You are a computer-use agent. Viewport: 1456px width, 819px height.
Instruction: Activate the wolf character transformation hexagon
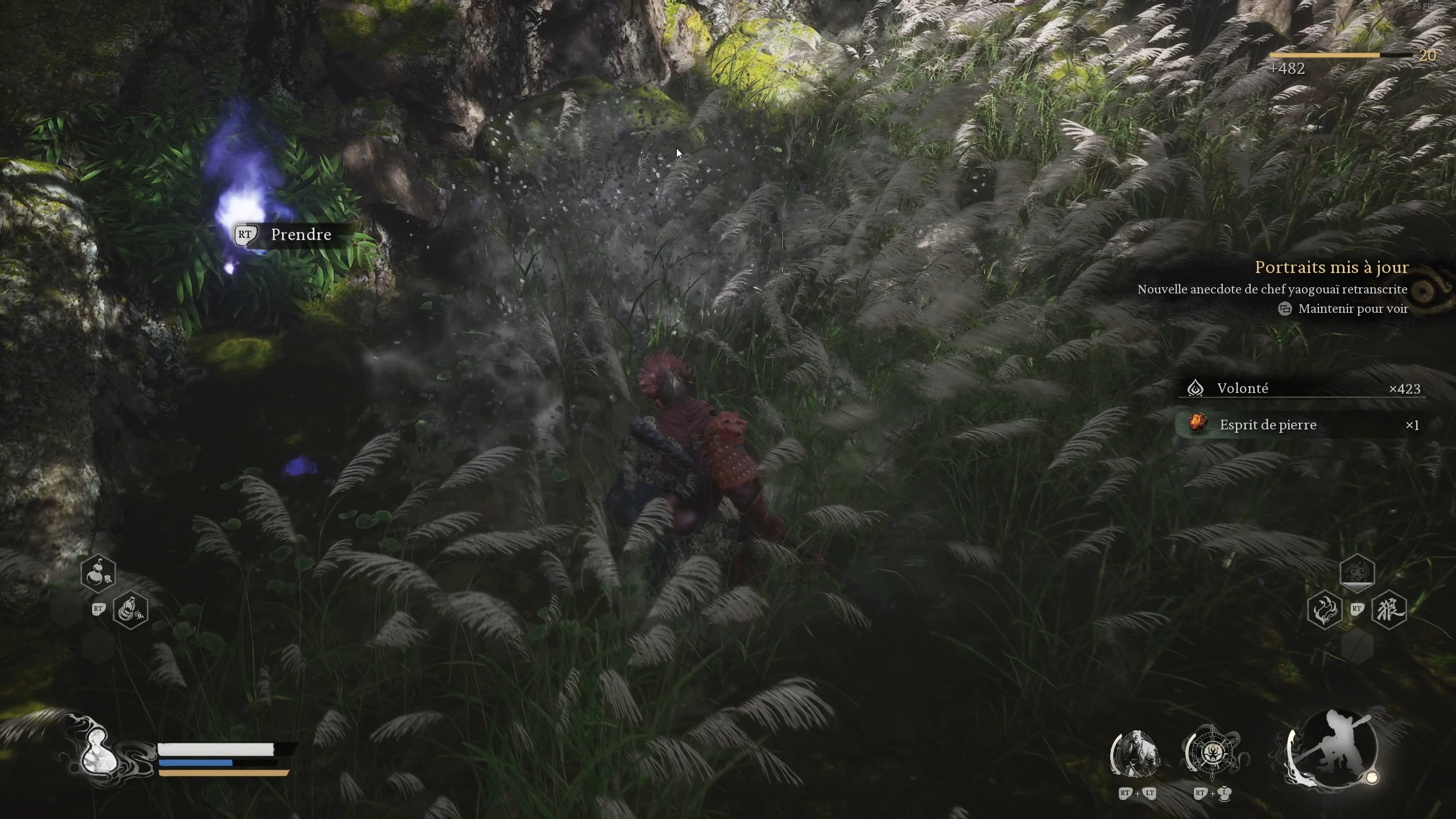coord(1389,611)
